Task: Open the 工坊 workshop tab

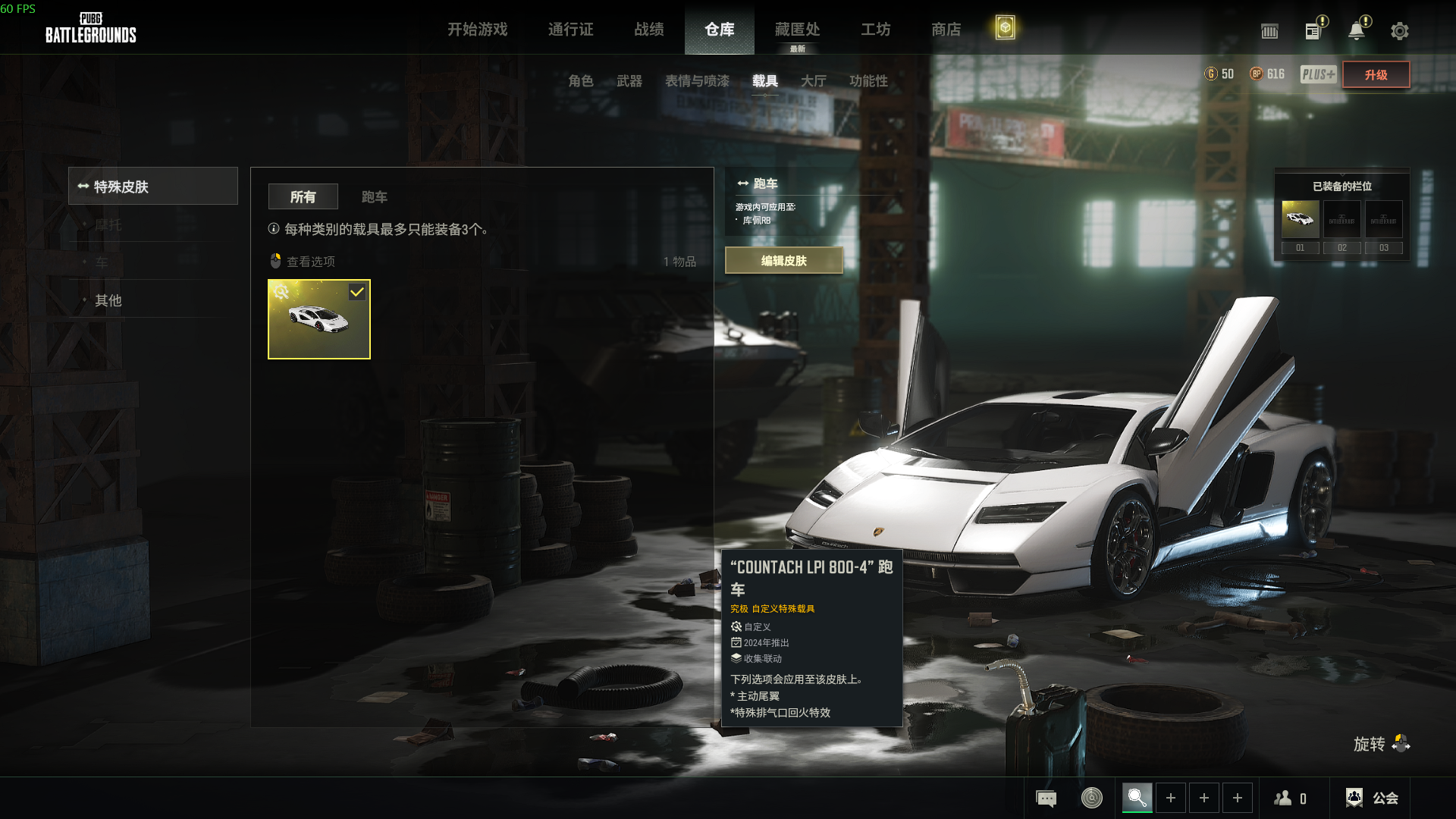Action: (875, 30)
